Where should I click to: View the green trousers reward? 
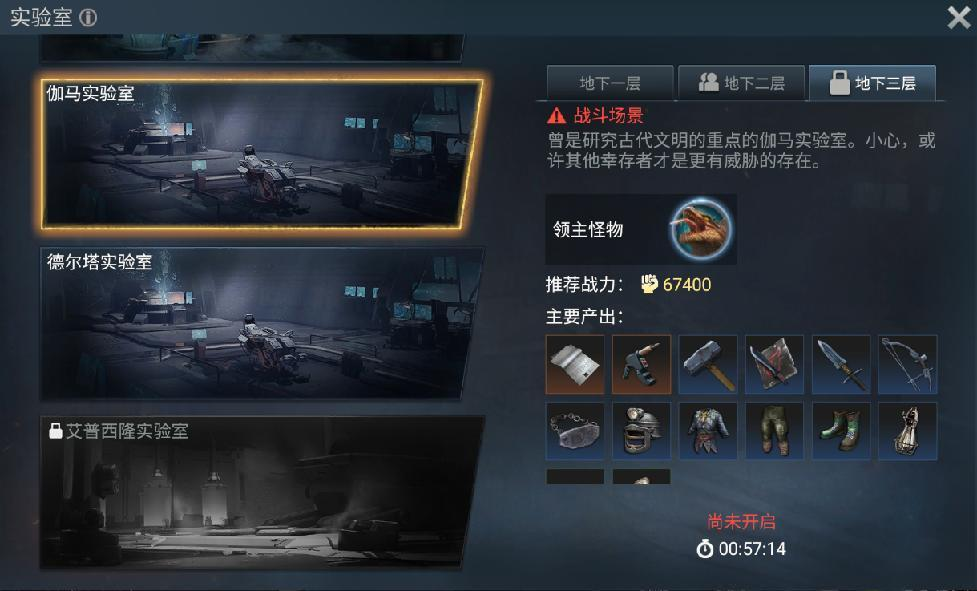pos(774,431)
